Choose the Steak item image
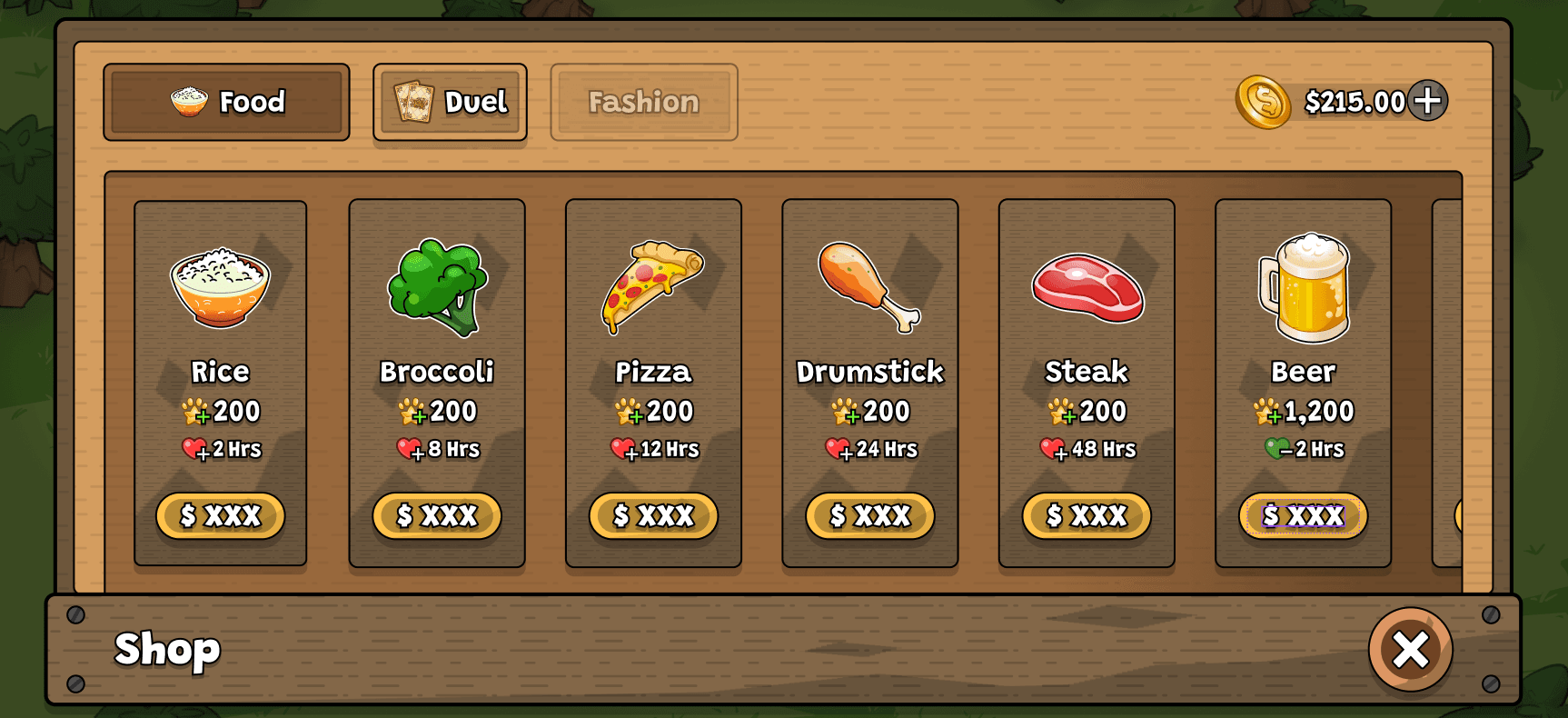This screenshot has width=1568, height=718. click(1087, 287)
